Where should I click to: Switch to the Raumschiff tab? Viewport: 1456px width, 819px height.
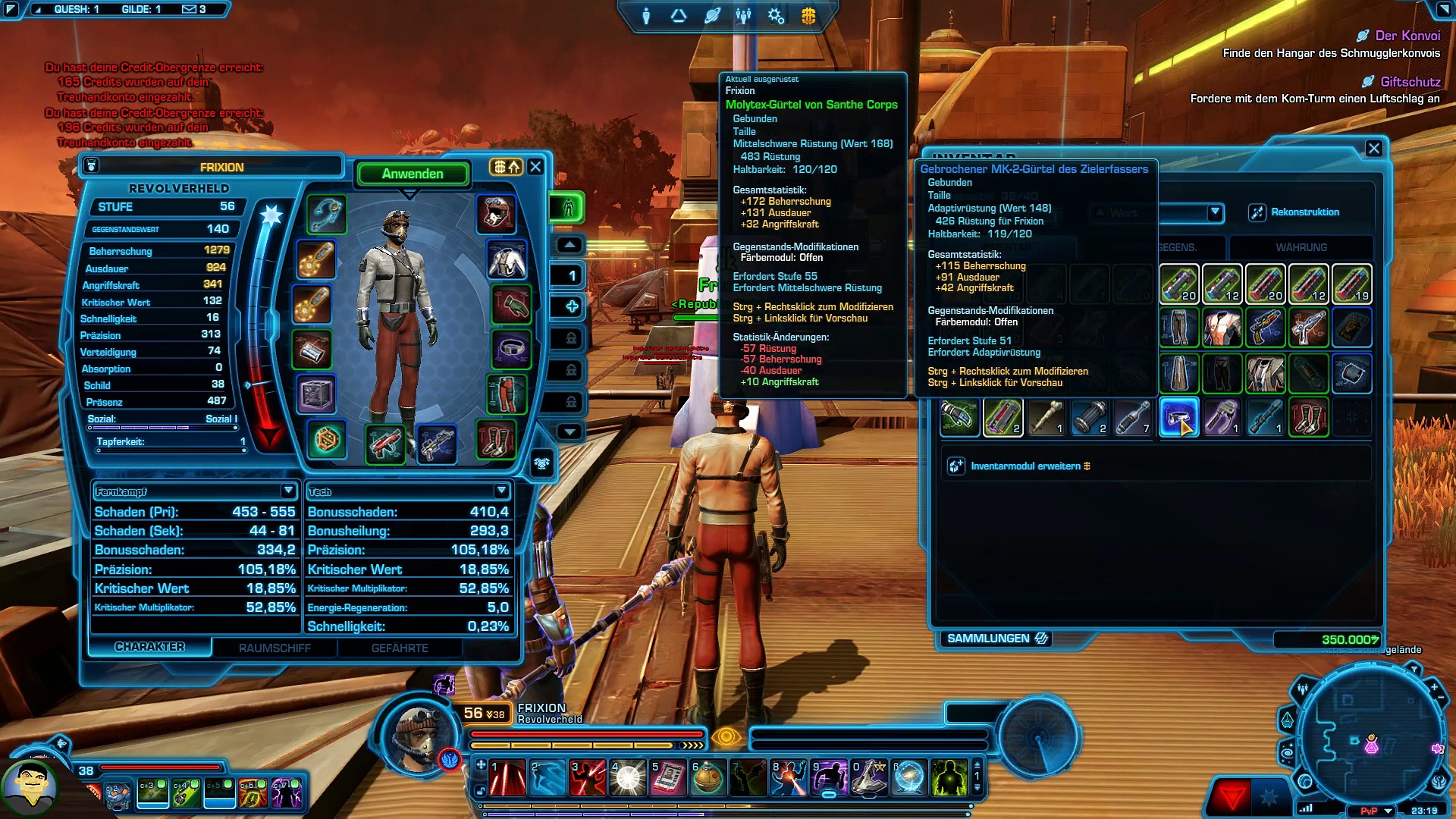point(275,648)
